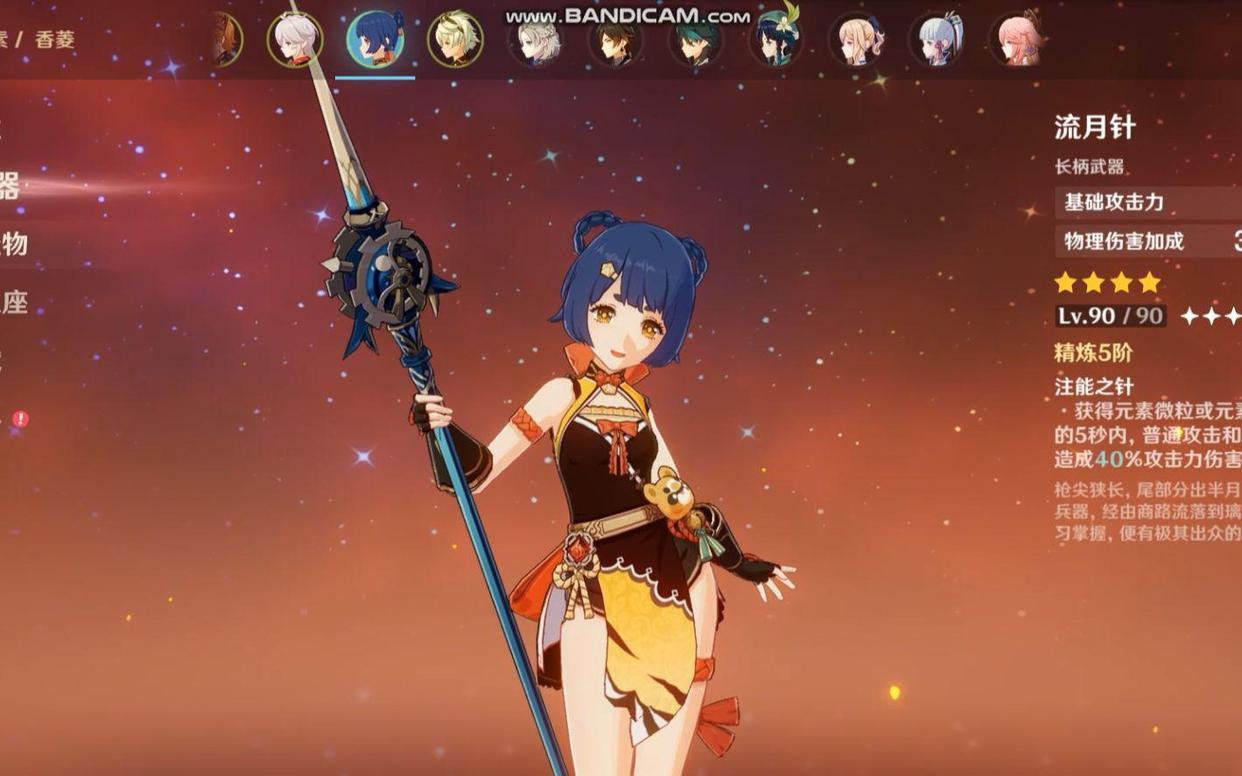Select the dark brown-haired Zhongli portrait

[x=615, y=40]
